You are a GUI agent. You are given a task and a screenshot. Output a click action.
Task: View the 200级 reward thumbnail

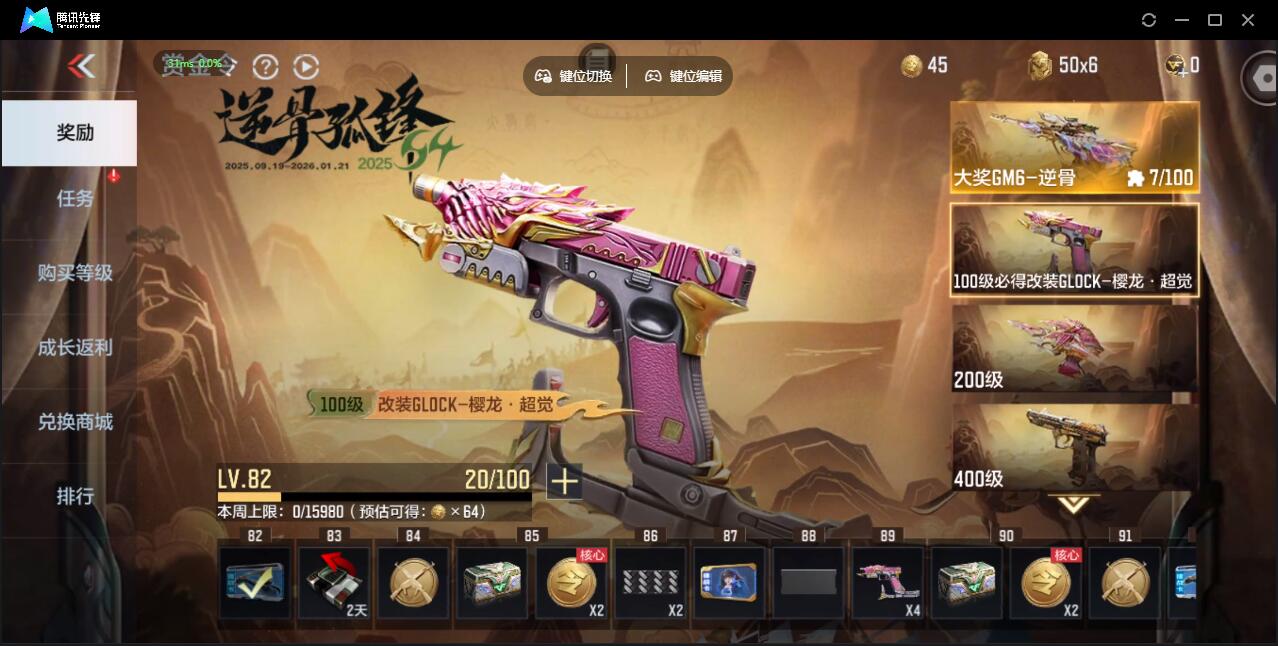tap(1074, 348)
